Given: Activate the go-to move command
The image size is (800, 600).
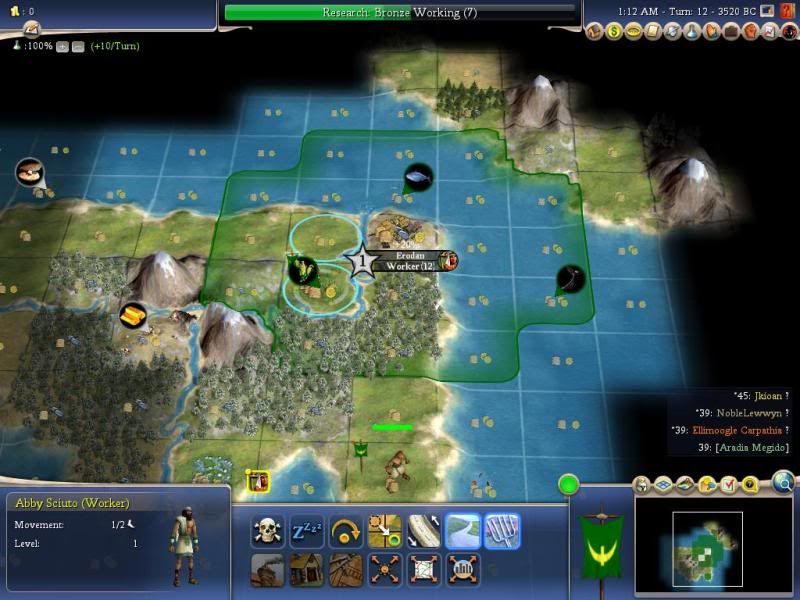Looking at the screenshot, I should pyautogui.click(x=384, y=531).
